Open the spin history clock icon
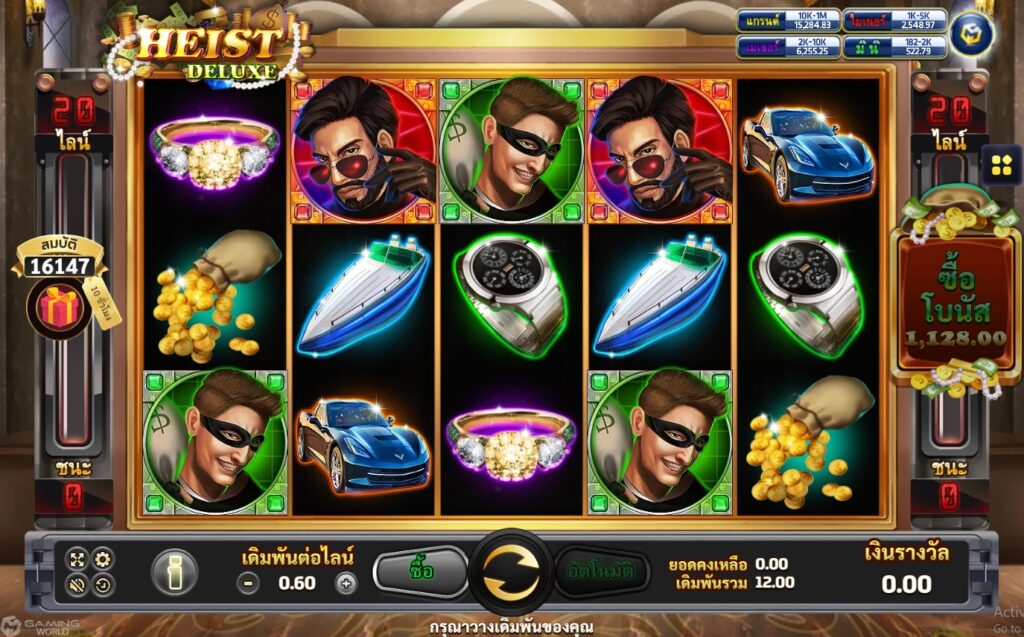Image resolution: width=1024 pixels, height=637 pixels. tap(102, 585)
